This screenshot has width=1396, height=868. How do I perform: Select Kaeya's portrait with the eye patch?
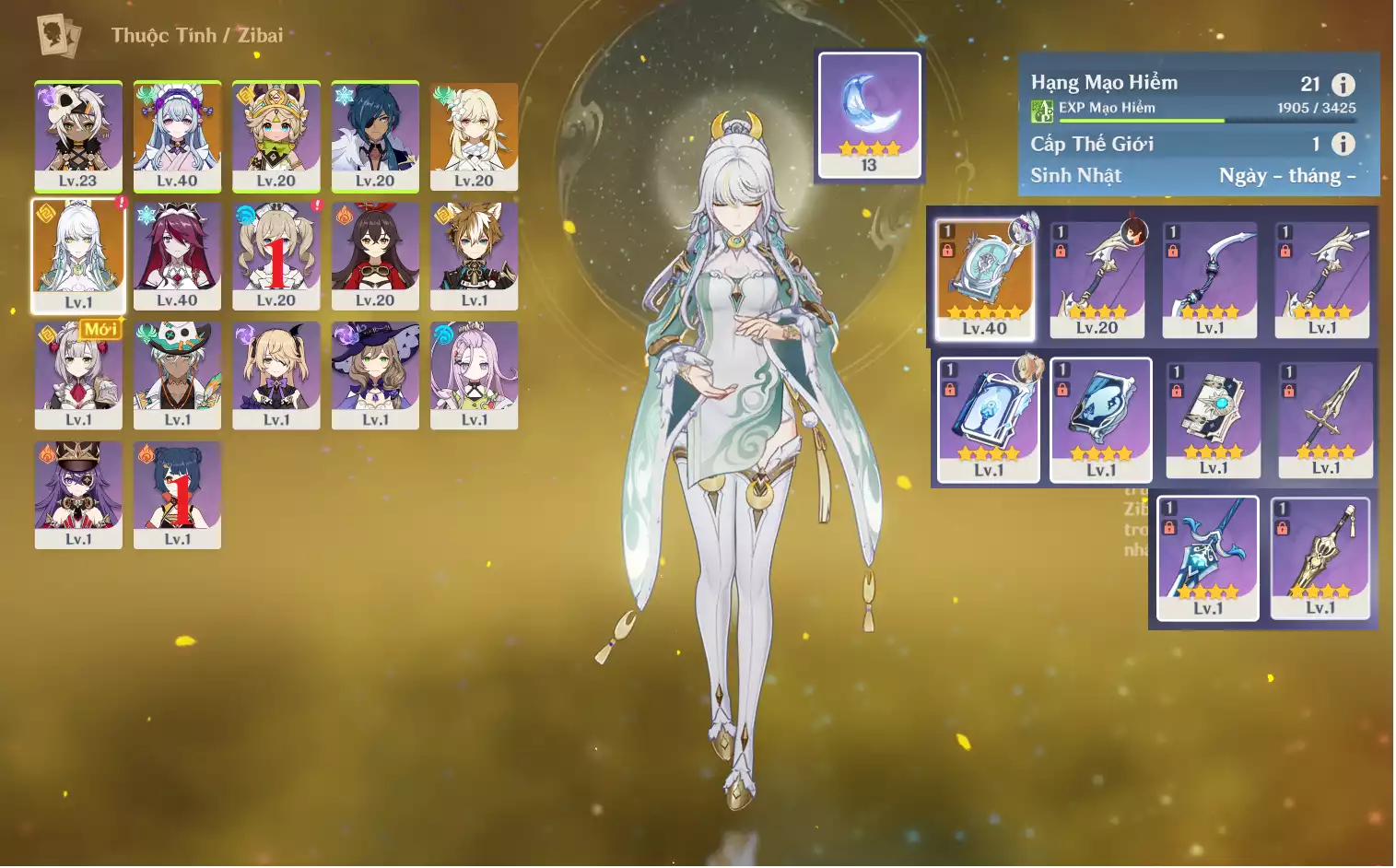point(375,135)
